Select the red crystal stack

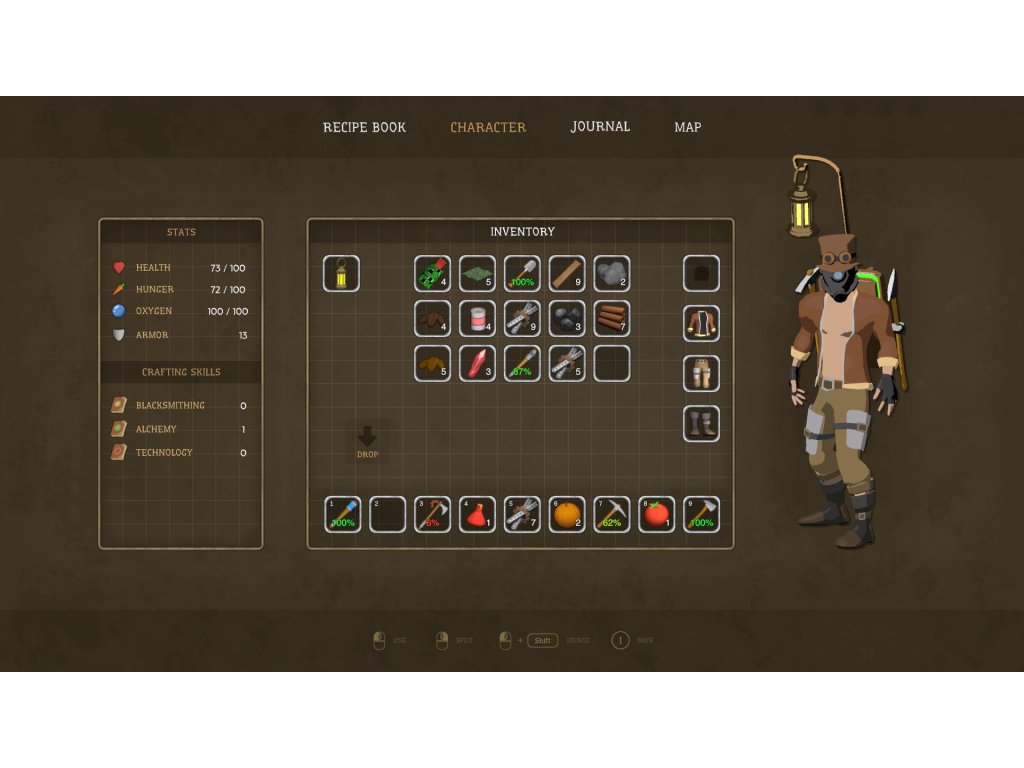tap(477, 363)
